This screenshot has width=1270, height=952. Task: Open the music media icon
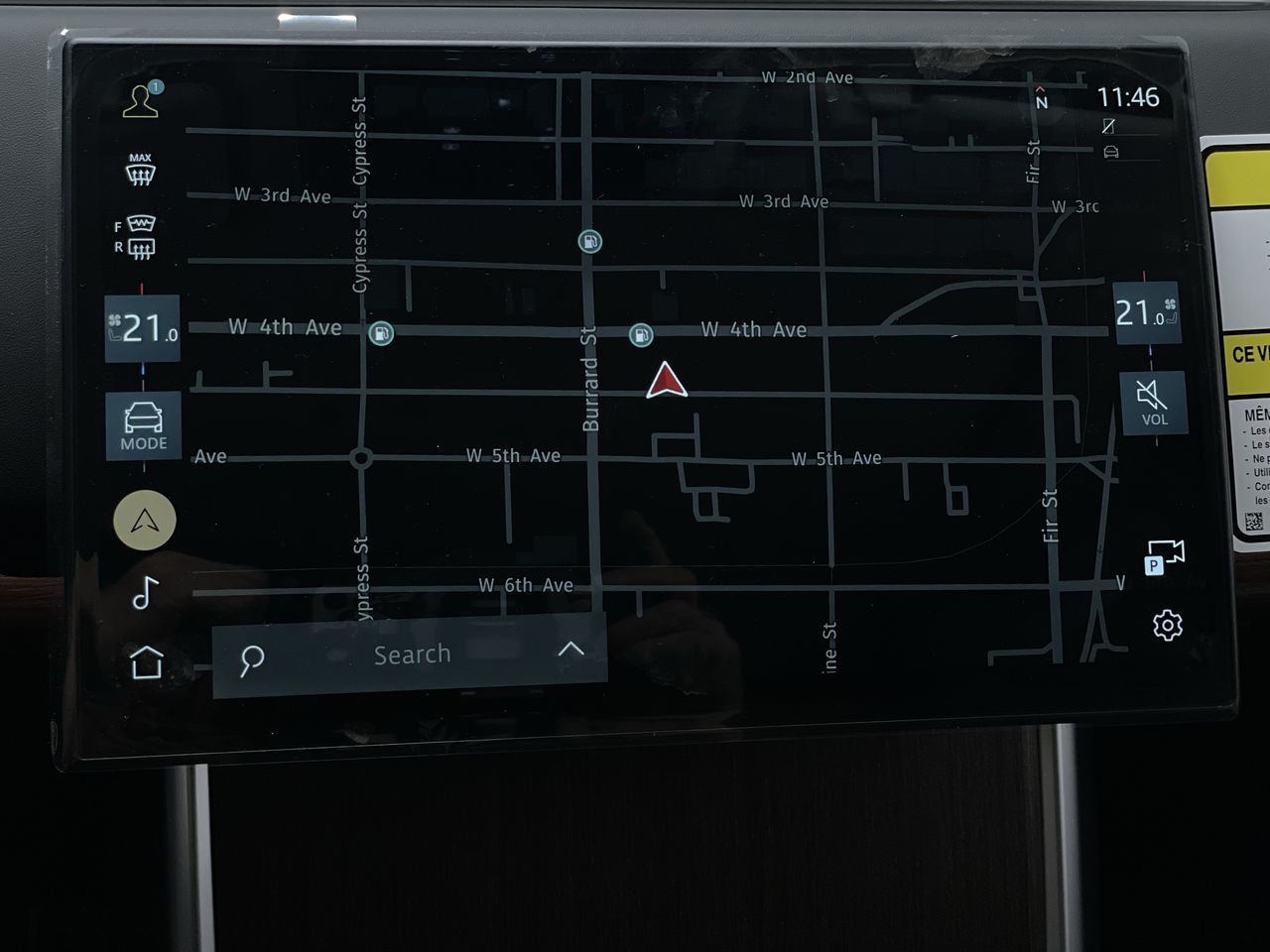click(145, 592)
